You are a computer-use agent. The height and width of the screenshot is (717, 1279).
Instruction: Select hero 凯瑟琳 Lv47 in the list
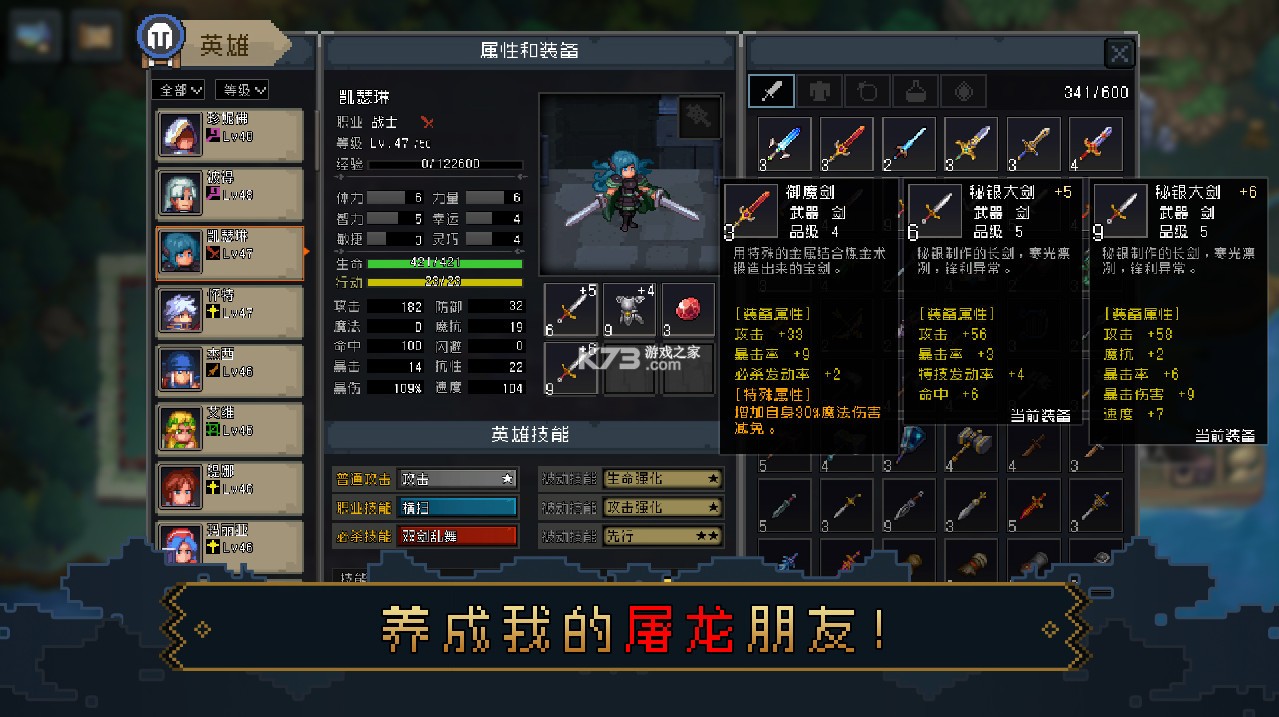(229, 252)
